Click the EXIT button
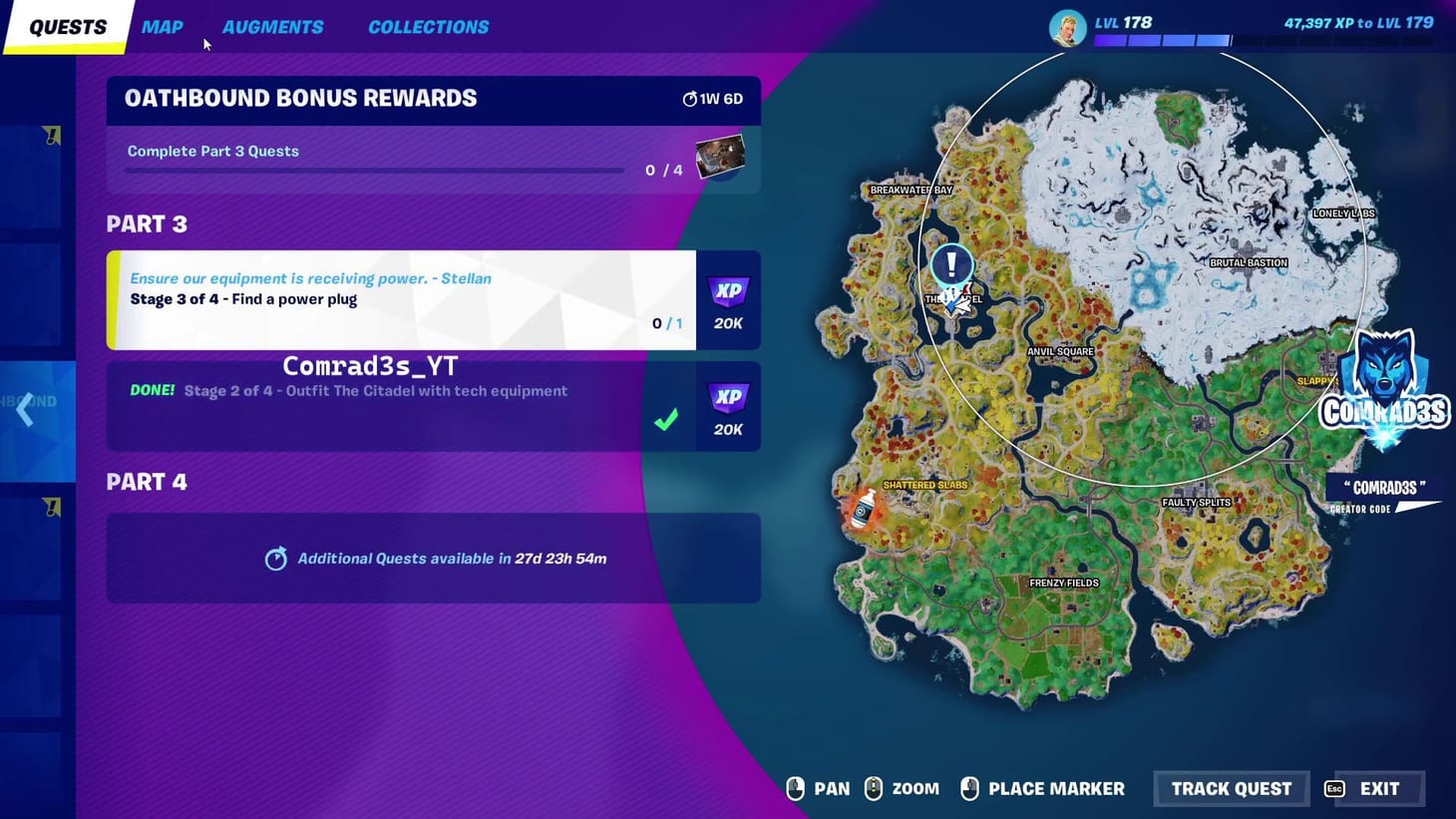 [x=1378, y=788]
